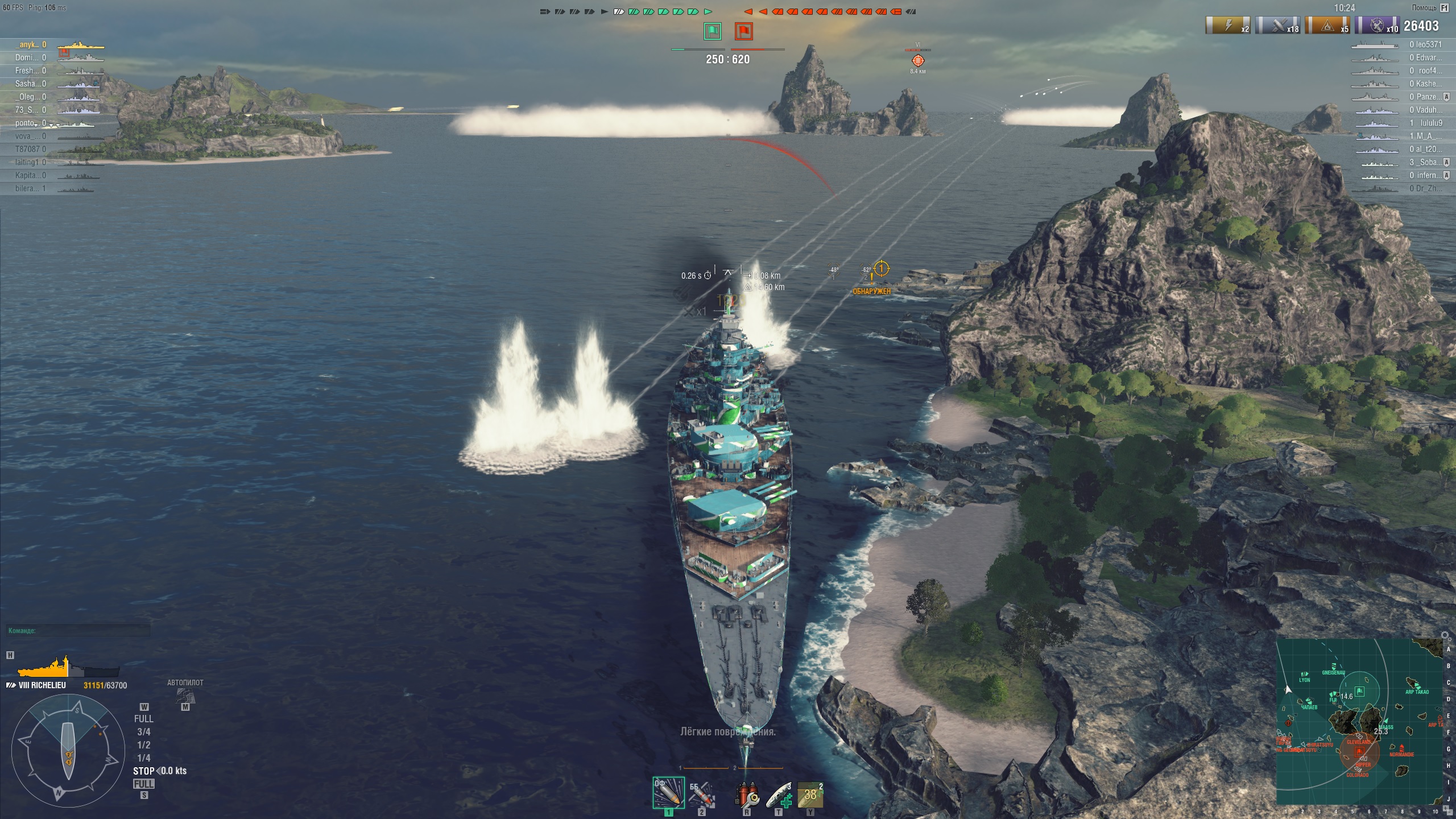Open the Автопилот autopilot map
The height and width of the screenshot is (819, 1456).
(x=185, y=695)
